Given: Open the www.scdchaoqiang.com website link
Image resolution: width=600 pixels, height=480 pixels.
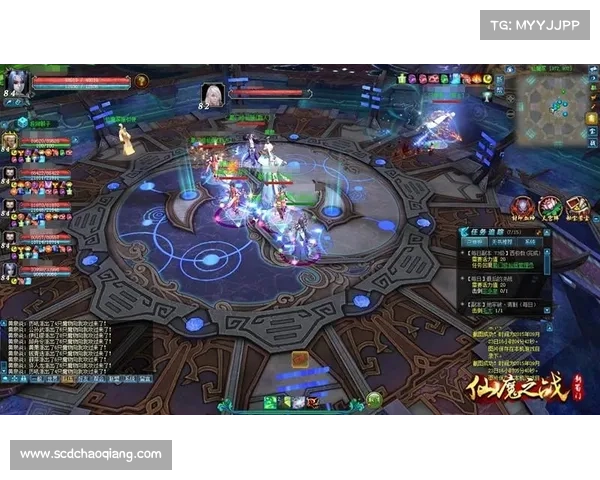Looking at the screenshot, I should tap(91, 454).
